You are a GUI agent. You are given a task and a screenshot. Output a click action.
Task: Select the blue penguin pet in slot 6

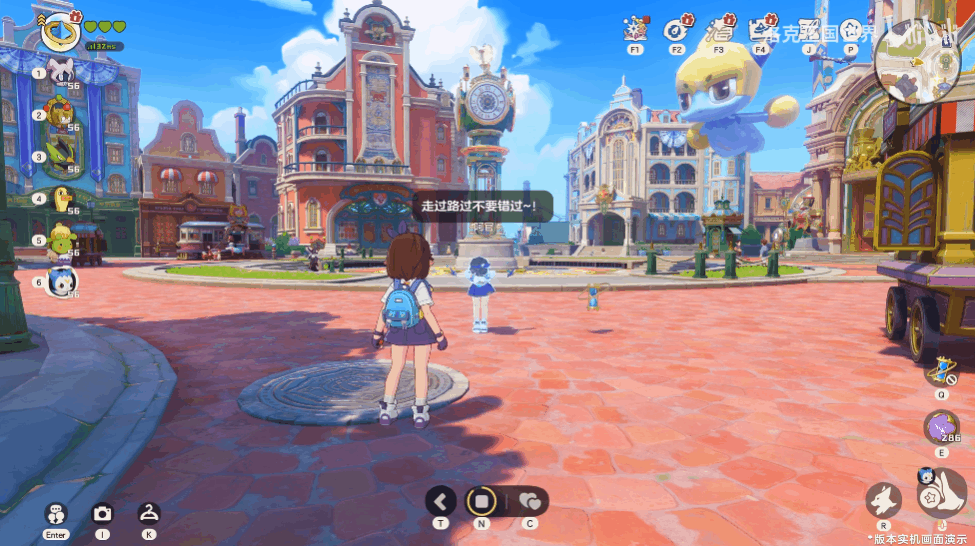click(62, 281)
